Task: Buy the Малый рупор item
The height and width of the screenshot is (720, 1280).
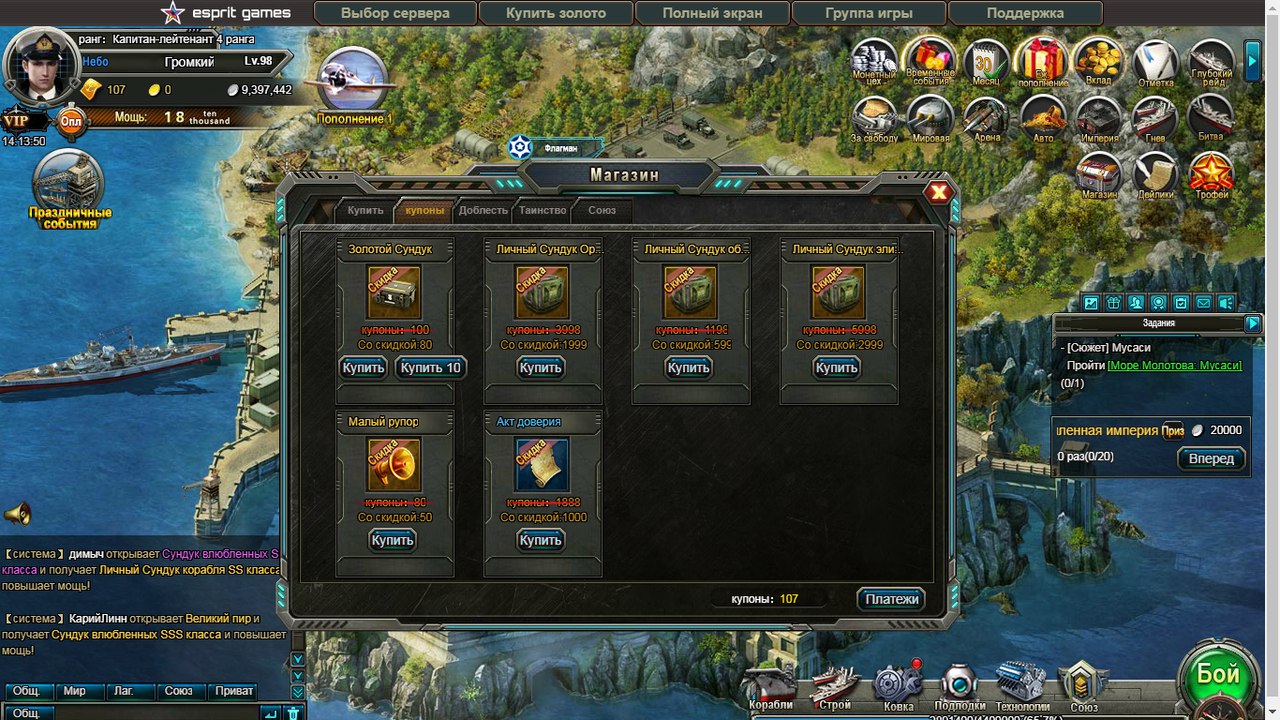Action: (x=392, y=540)
